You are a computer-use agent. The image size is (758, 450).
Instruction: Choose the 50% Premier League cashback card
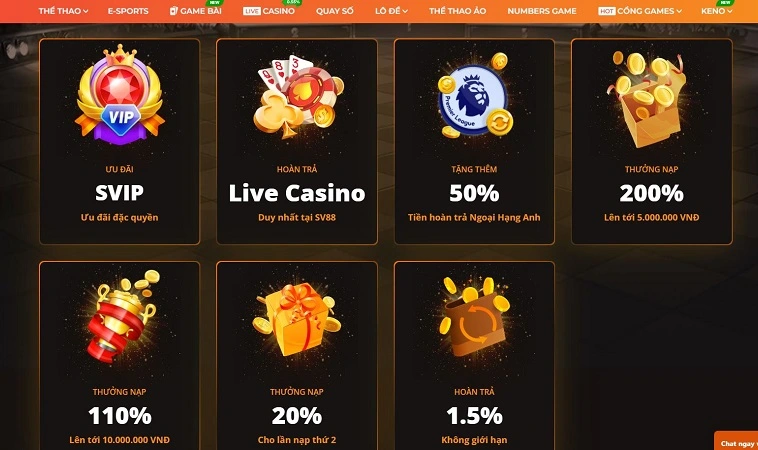(x=474, y=141)
